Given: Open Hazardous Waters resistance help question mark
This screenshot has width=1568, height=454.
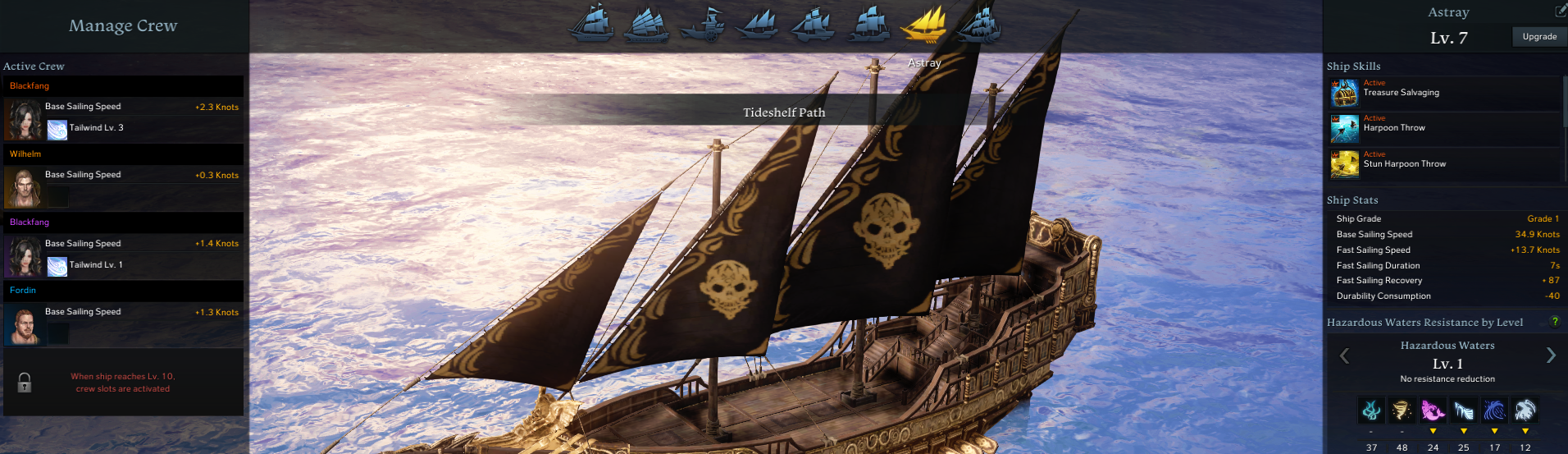Looking at the screenshot, I should [x=1555, y=322].
